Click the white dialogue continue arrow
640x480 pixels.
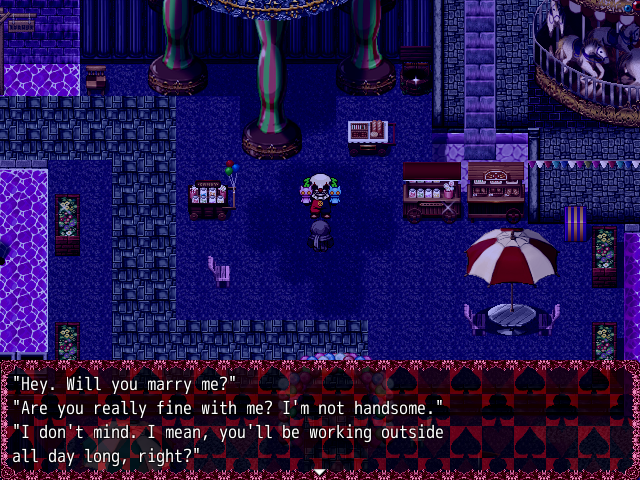click(319, 471)
